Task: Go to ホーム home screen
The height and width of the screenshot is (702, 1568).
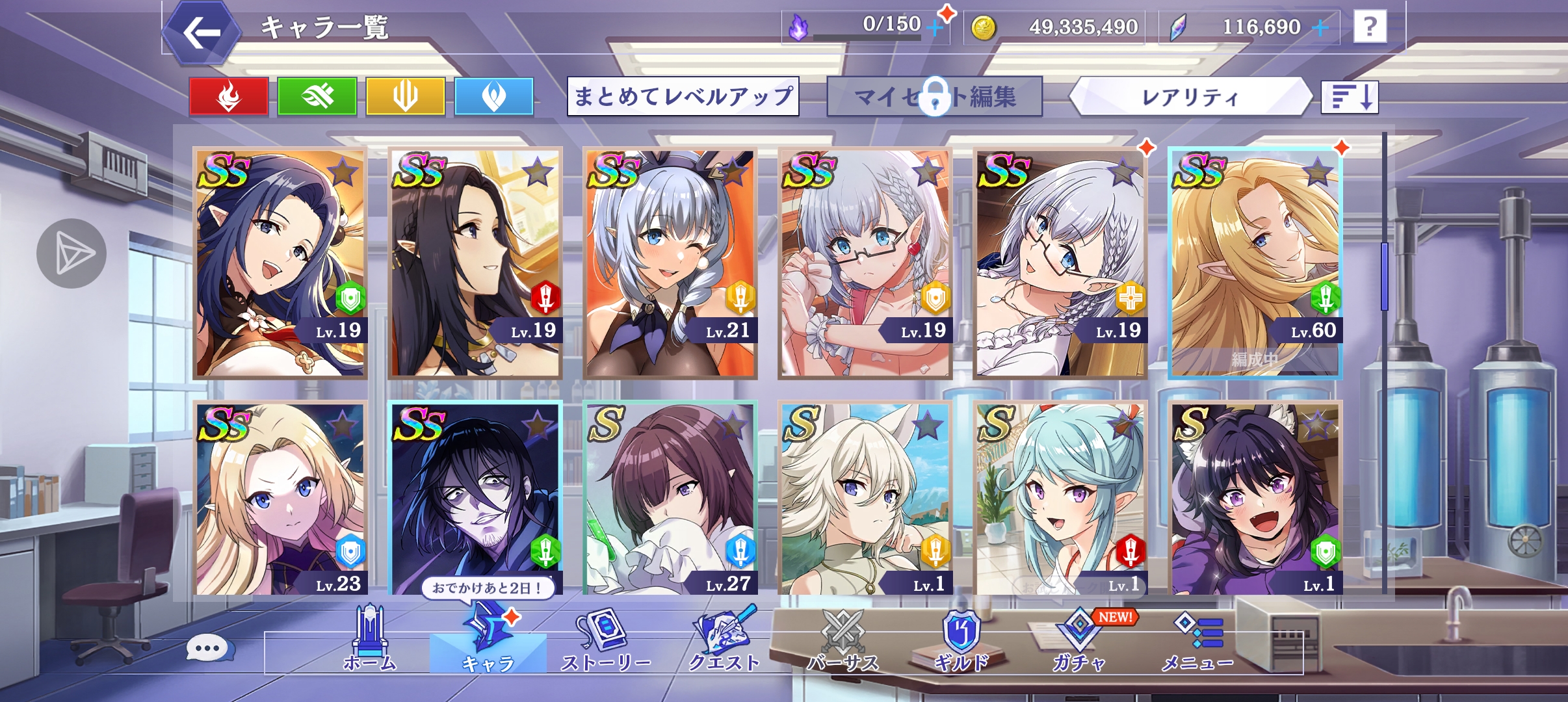Action: pyautogui.click(x=369, y=640)
